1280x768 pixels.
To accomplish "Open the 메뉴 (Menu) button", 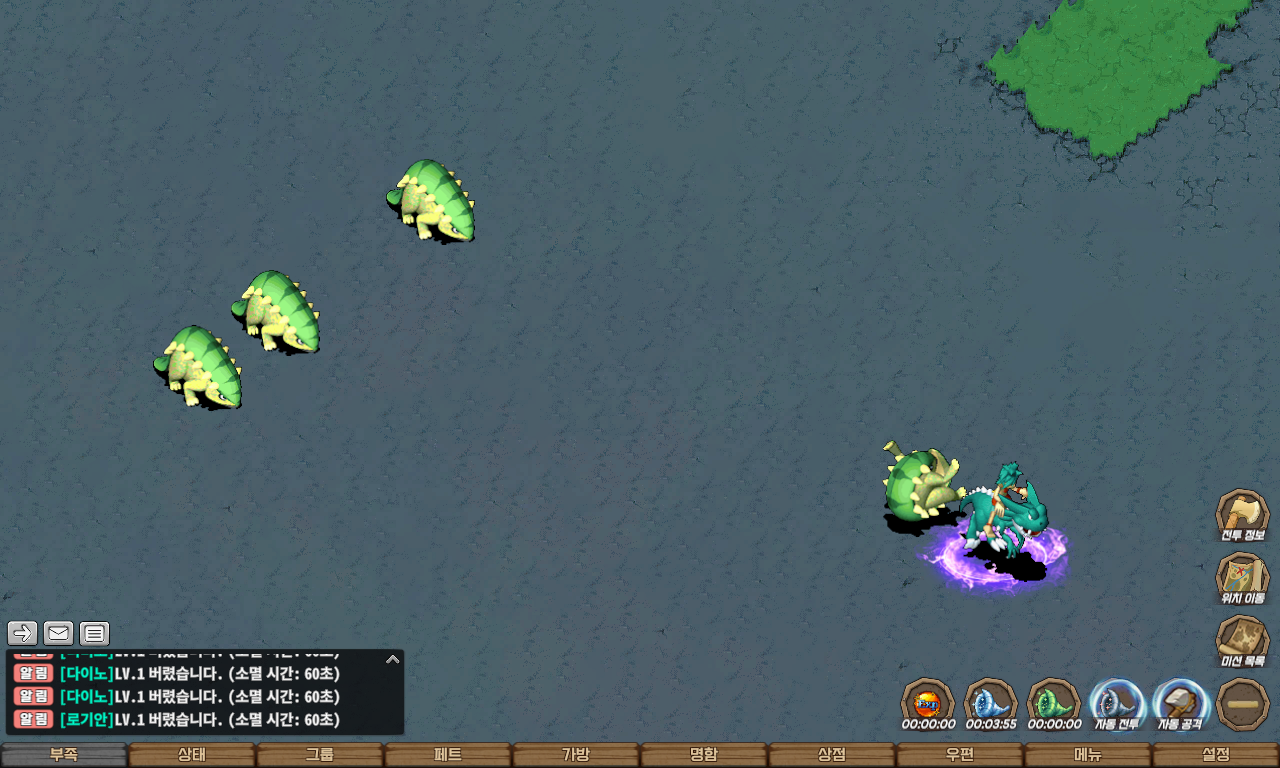I will [1088, 755].
